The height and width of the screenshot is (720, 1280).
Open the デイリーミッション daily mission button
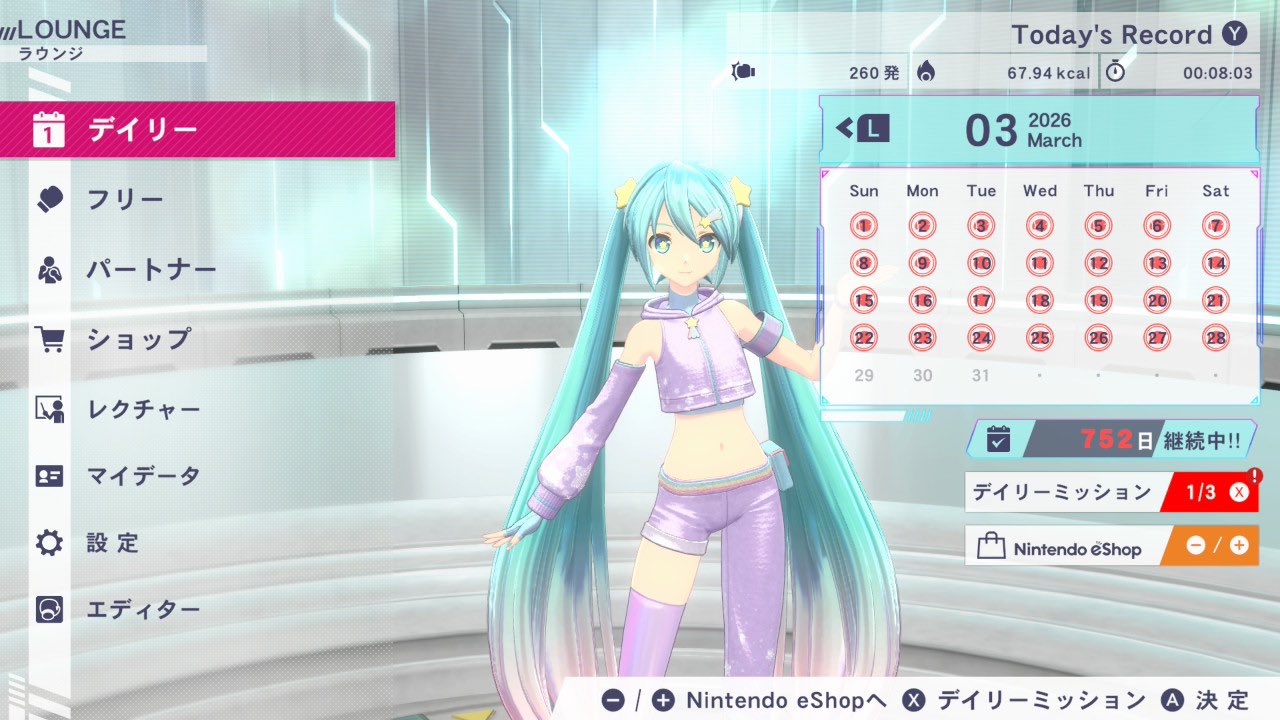pos(1110,492)
